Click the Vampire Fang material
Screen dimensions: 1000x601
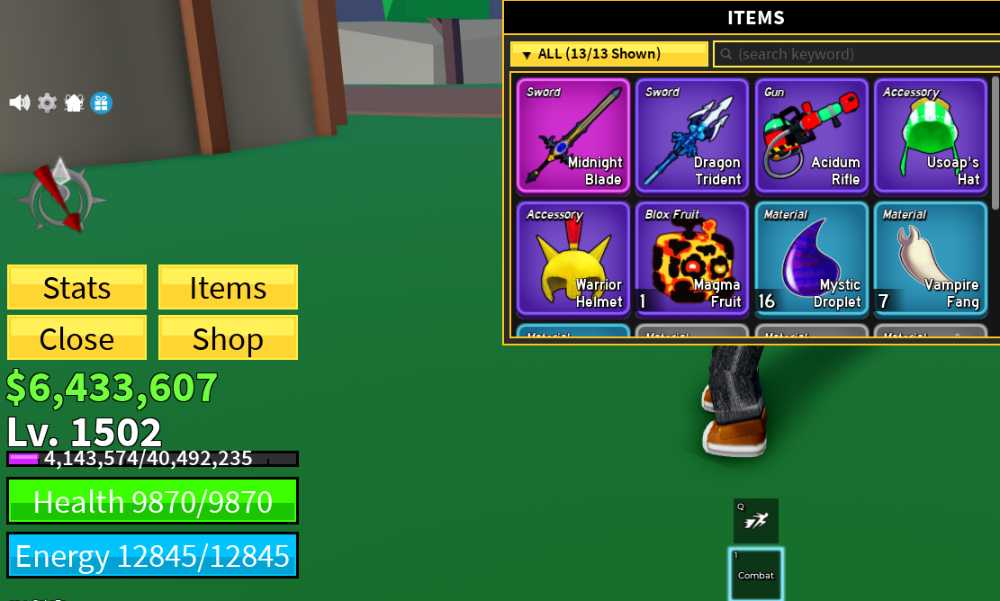[930, 258]
